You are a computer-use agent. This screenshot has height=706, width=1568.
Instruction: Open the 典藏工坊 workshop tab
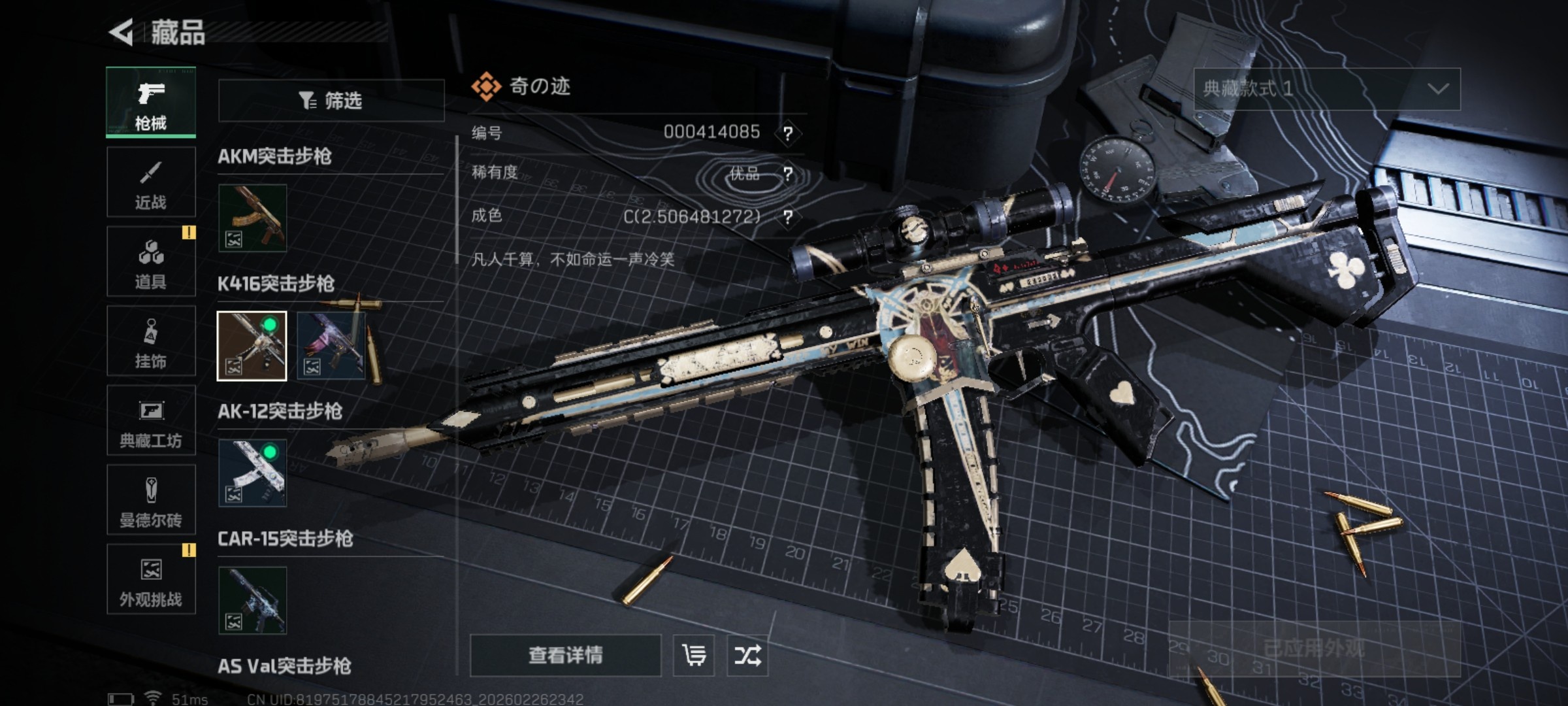tap(151, 420)
